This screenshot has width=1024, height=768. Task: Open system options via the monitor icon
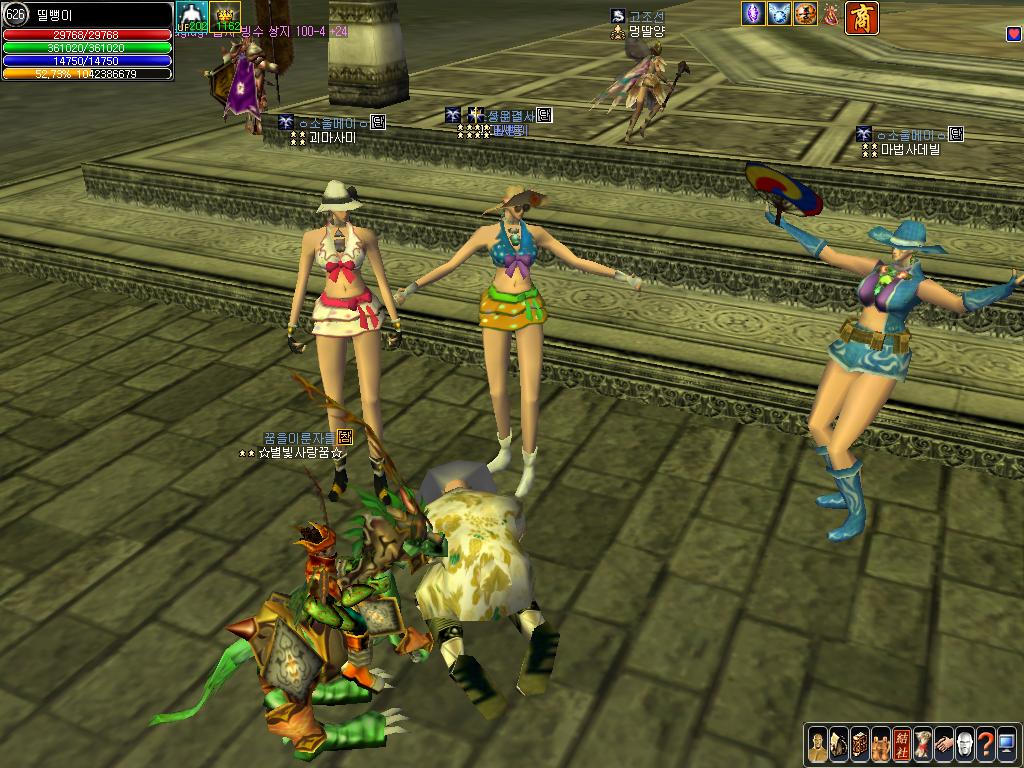click(x=1006, y=742)
